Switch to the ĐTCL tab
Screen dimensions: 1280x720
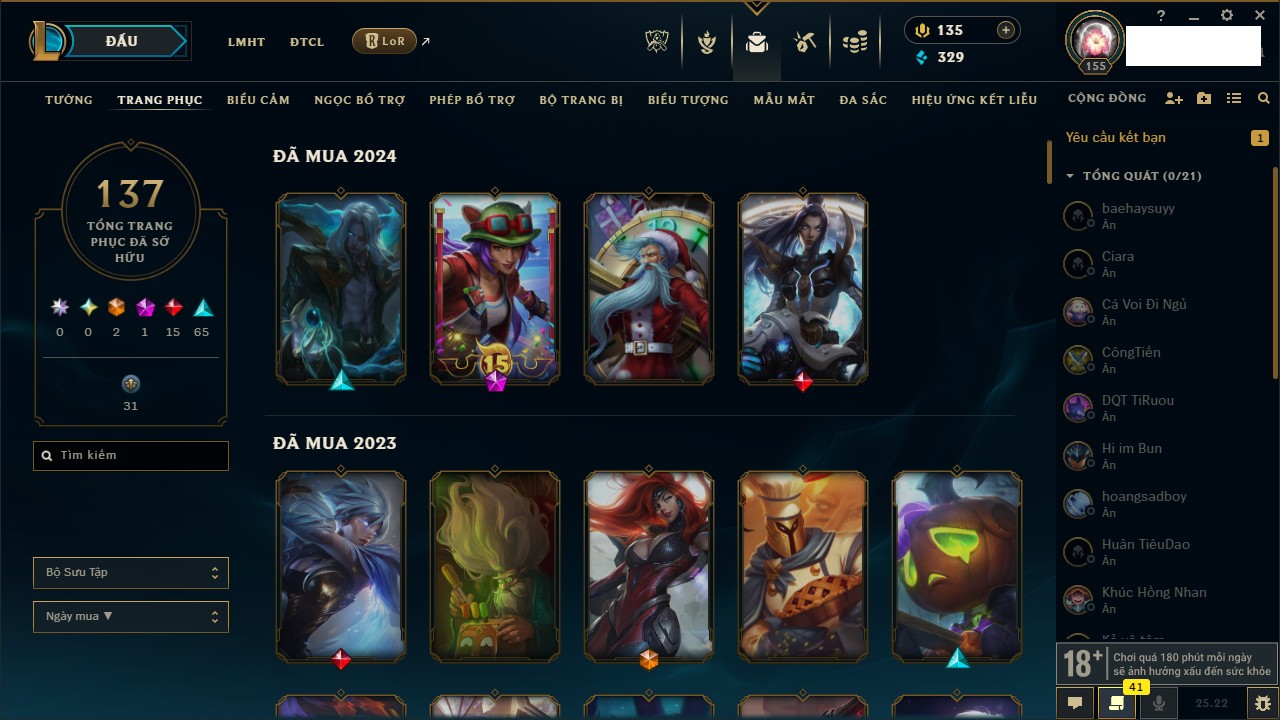point(307,42)
